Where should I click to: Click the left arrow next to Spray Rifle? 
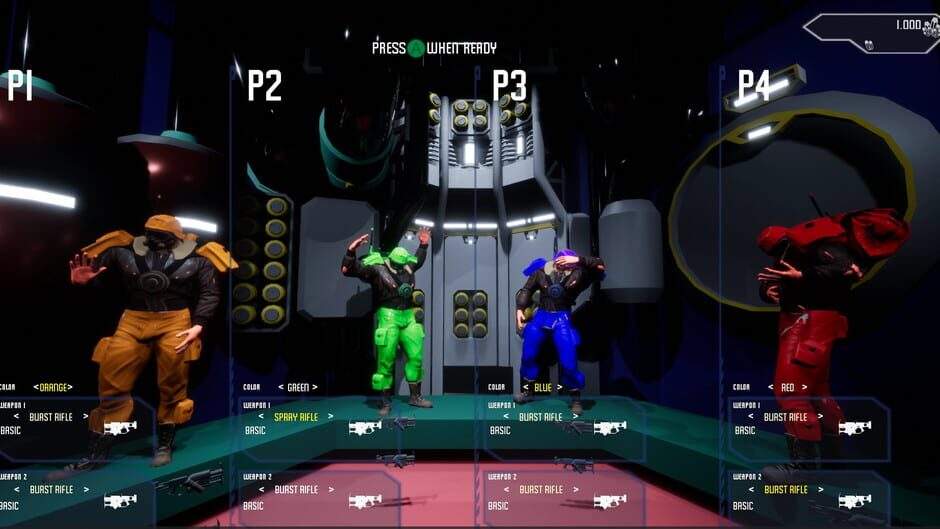[262, 416]
